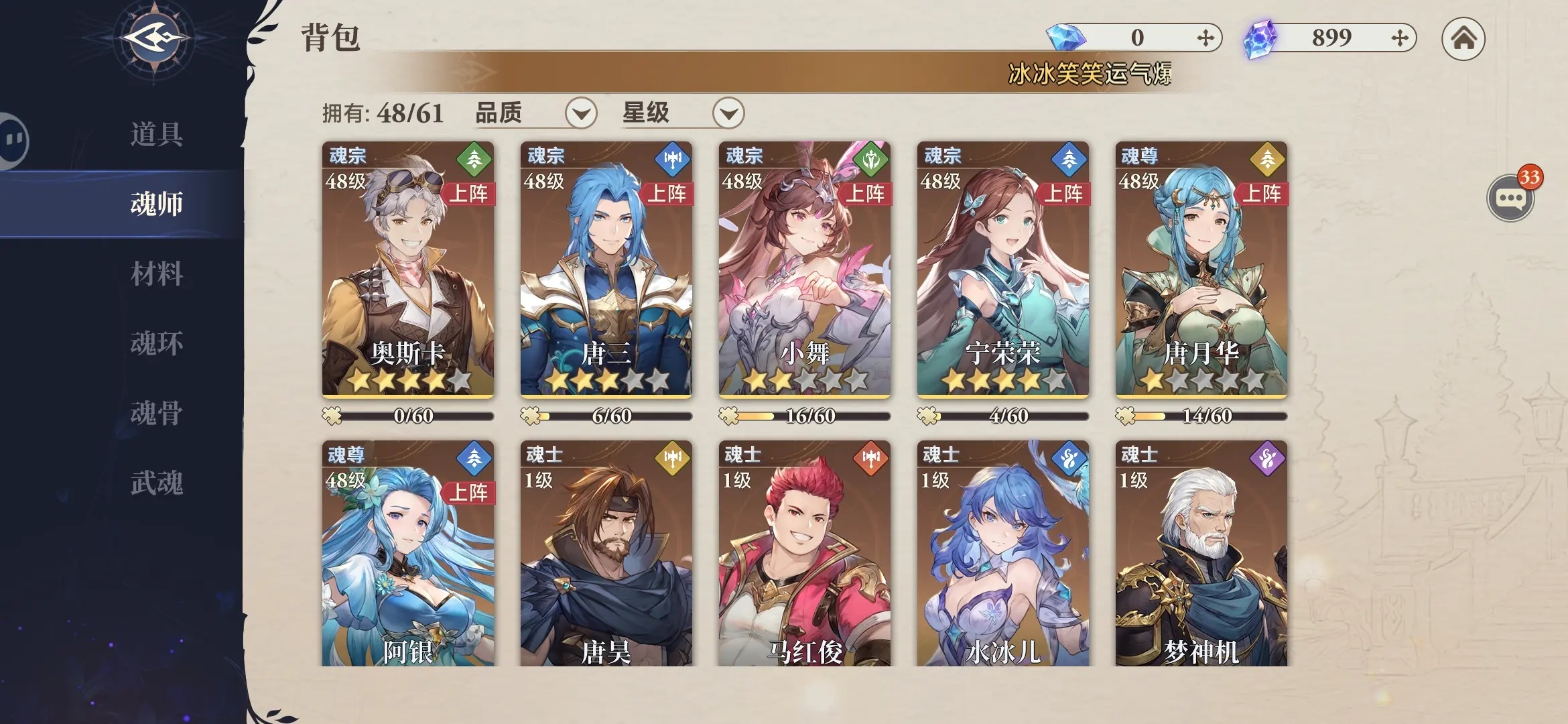Screen dimensions: 1568x724
Task: Add purple crystal currency with plus button
Action: (x=1400, y=38)
